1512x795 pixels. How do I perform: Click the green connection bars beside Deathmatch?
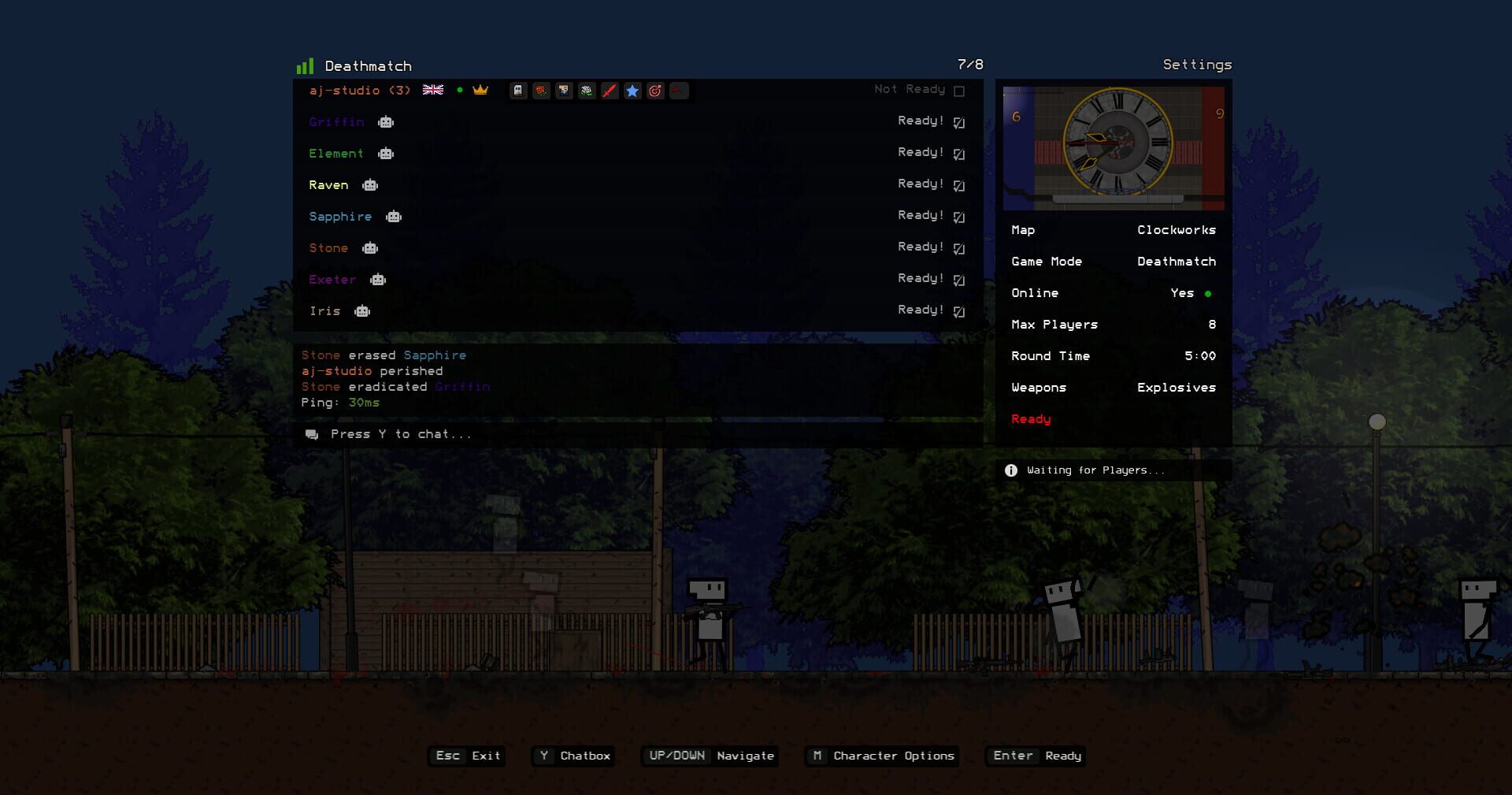coord(305,65)
